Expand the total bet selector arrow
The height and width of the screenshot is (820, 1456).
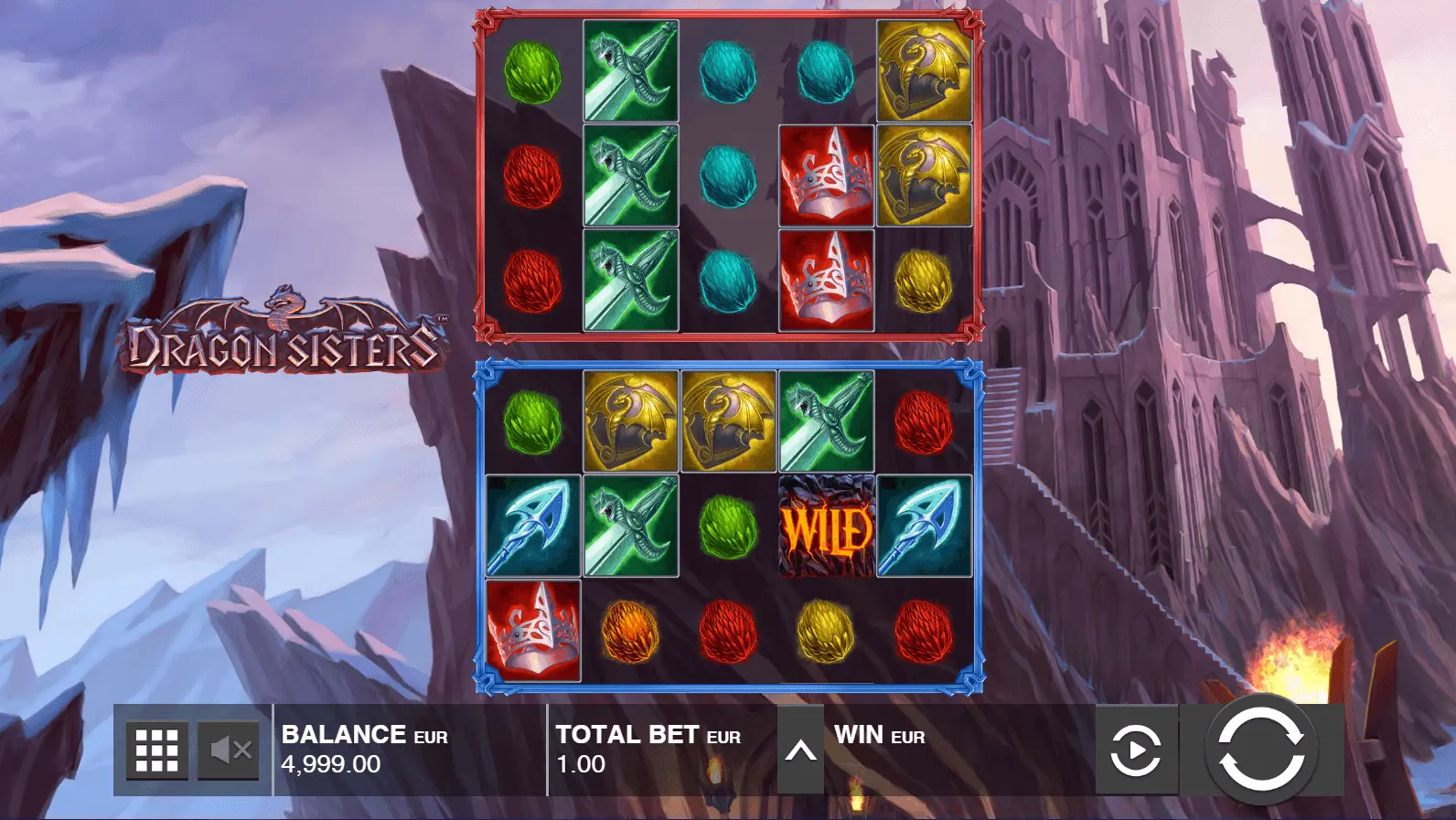(800, 751)
